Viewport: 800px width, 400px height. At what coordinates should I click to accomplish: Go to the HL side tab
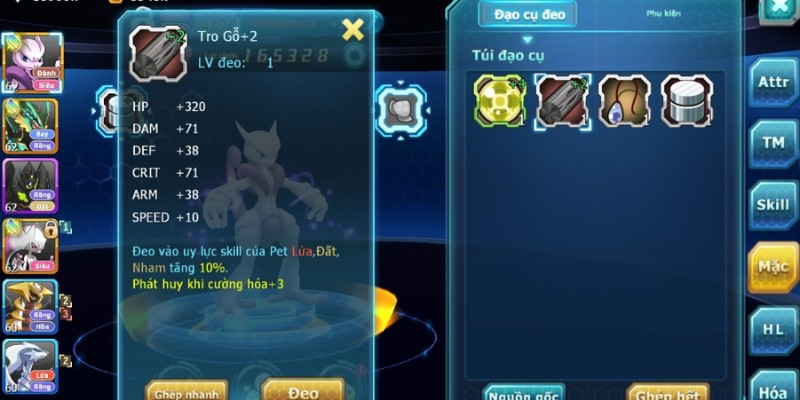773,328
